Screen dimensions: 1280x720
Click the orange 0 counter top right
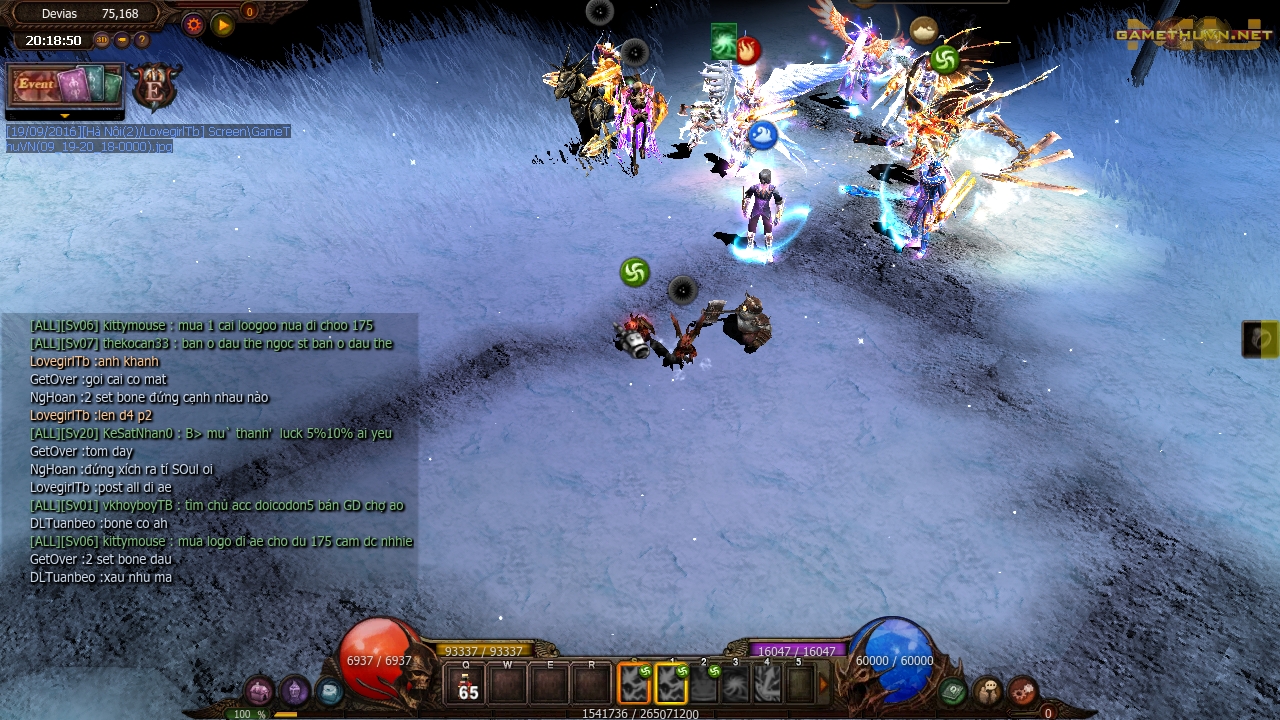pyautogui.click(x=248, y=13)
